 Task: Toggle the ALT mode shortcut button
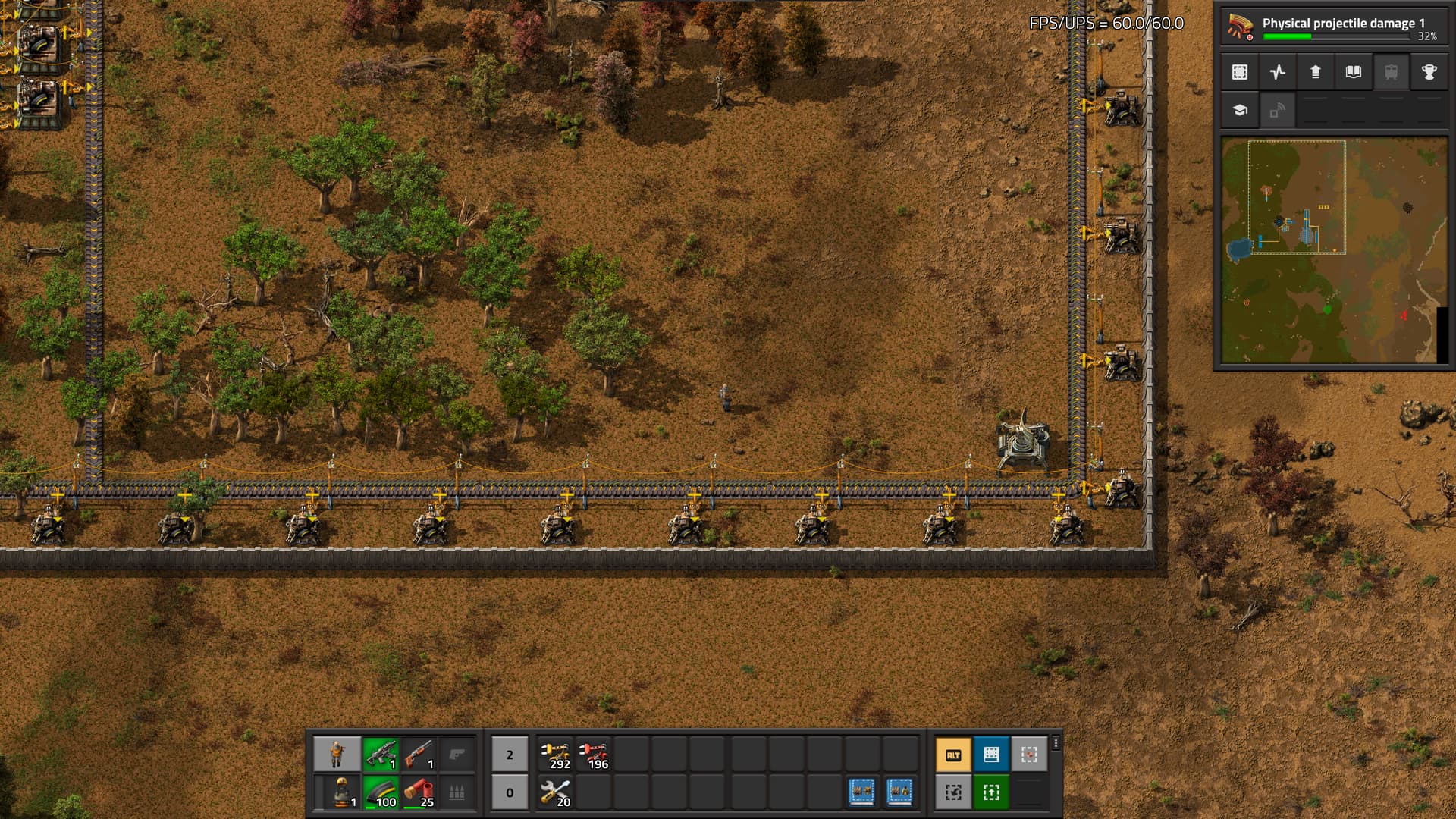point(953,755)
